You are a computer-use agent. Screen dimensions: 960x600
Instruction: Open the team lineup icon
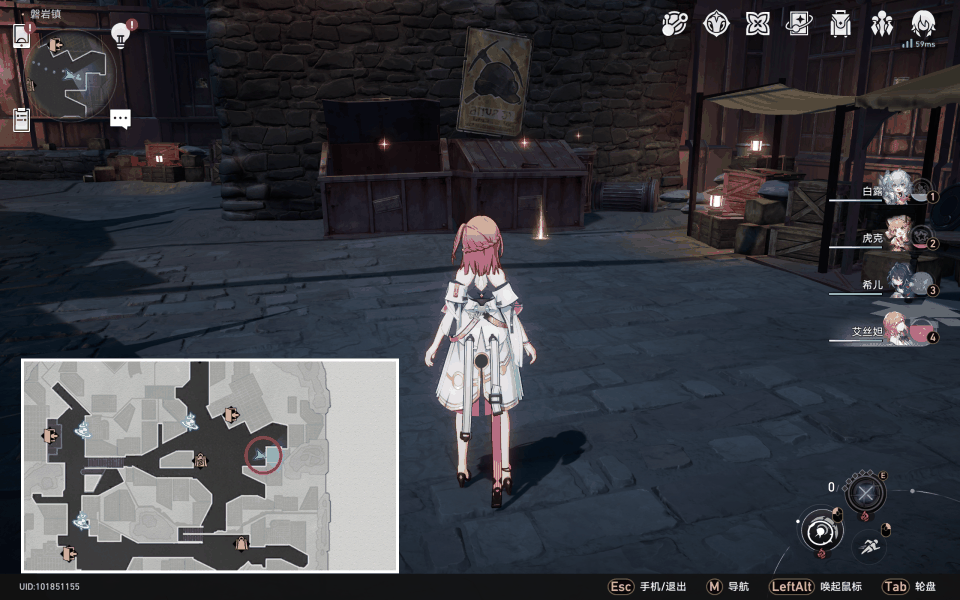pyautogui.click(x=882, y=24)
